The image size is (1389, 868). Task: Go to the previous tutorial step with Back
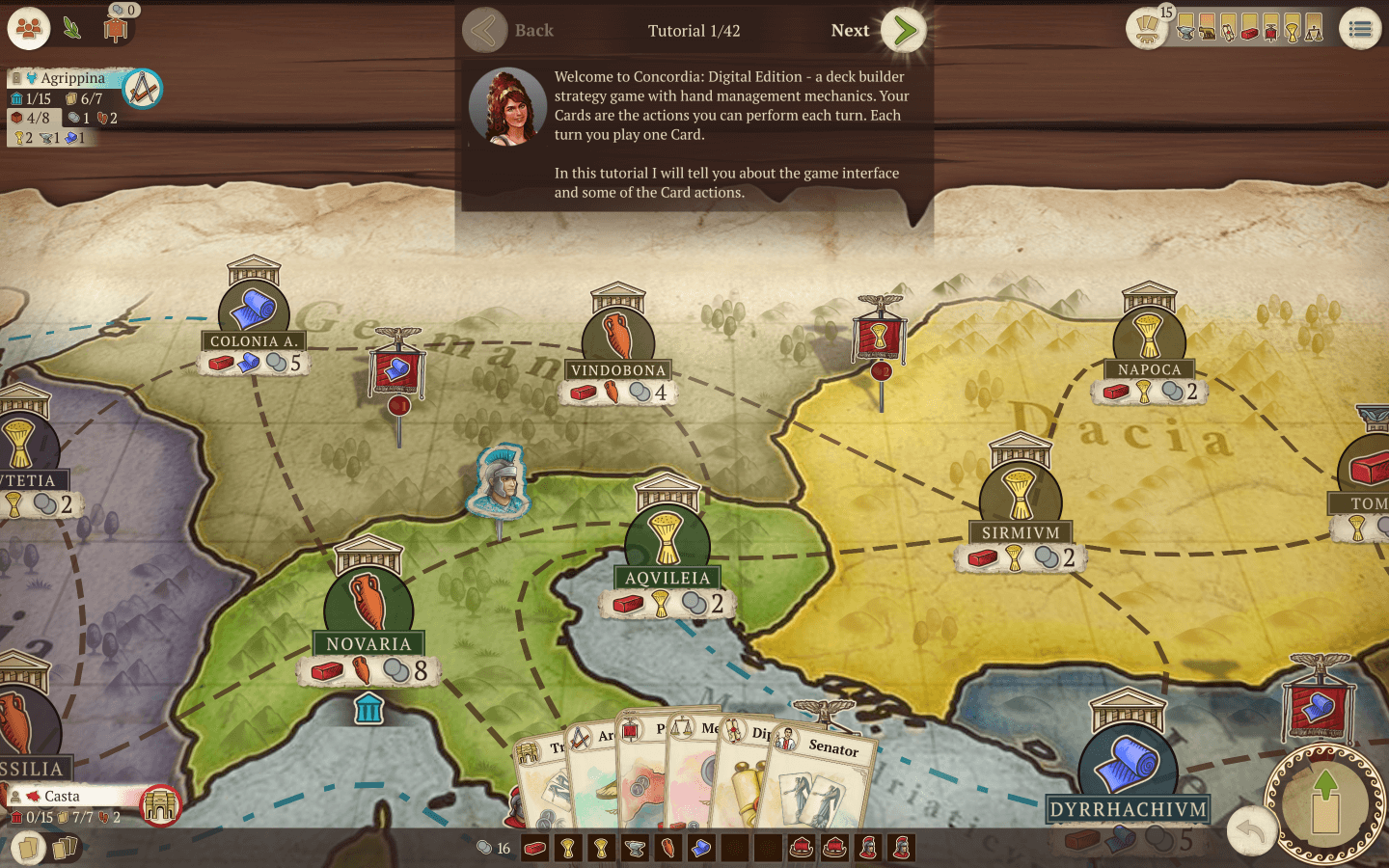[484, 31]
